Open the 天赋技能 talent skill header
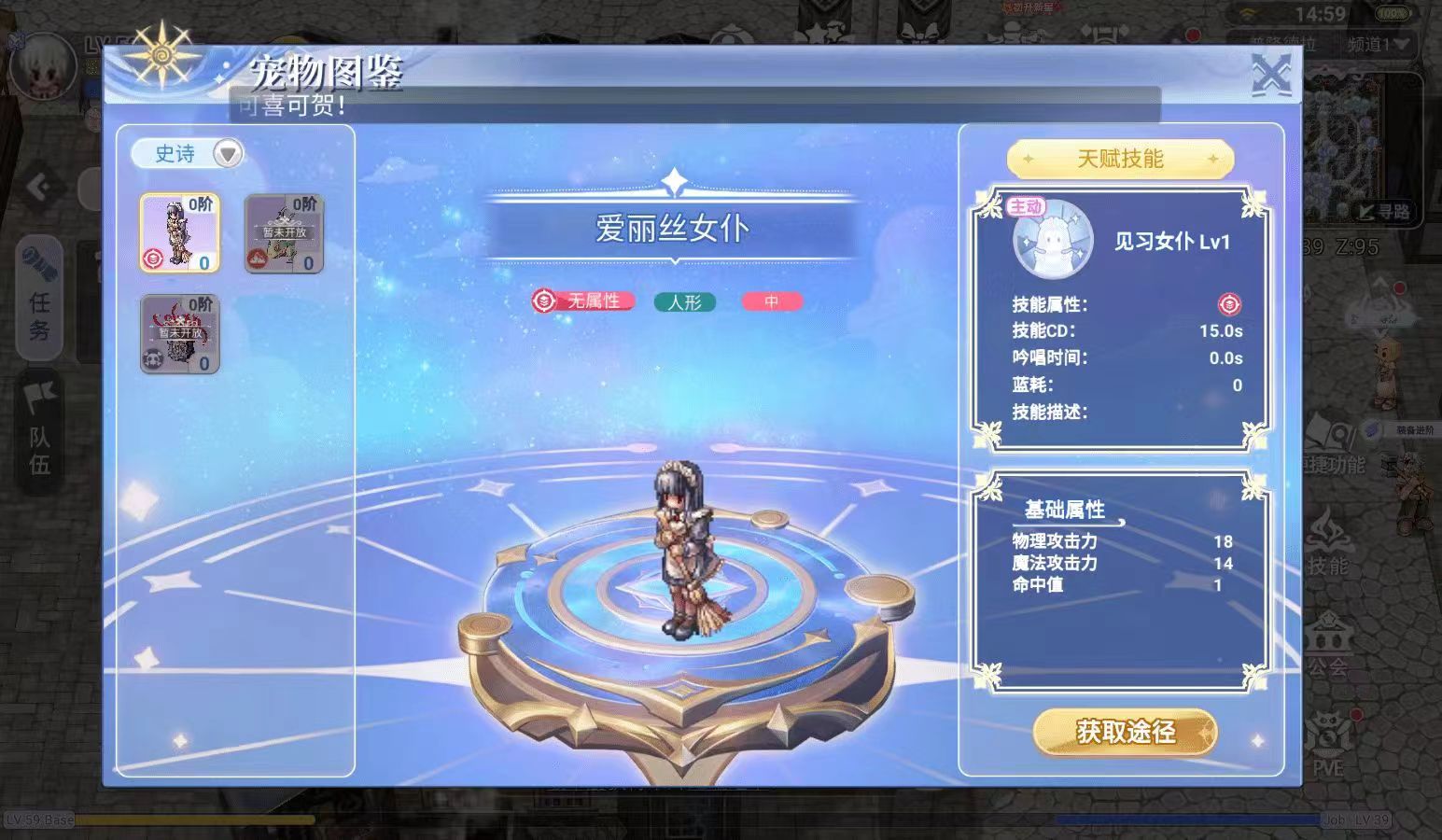The height and width of the screenshot is (840, 1442). [x=1120, y=159]
